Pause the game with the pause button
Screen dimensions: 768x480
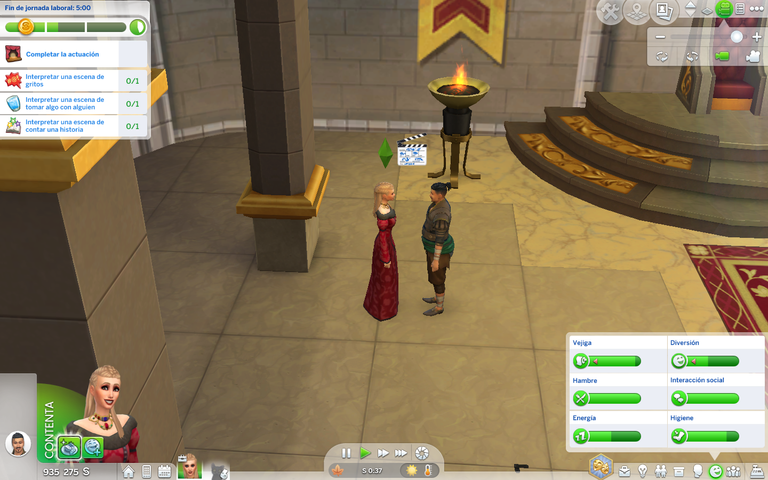click(346, 453)
